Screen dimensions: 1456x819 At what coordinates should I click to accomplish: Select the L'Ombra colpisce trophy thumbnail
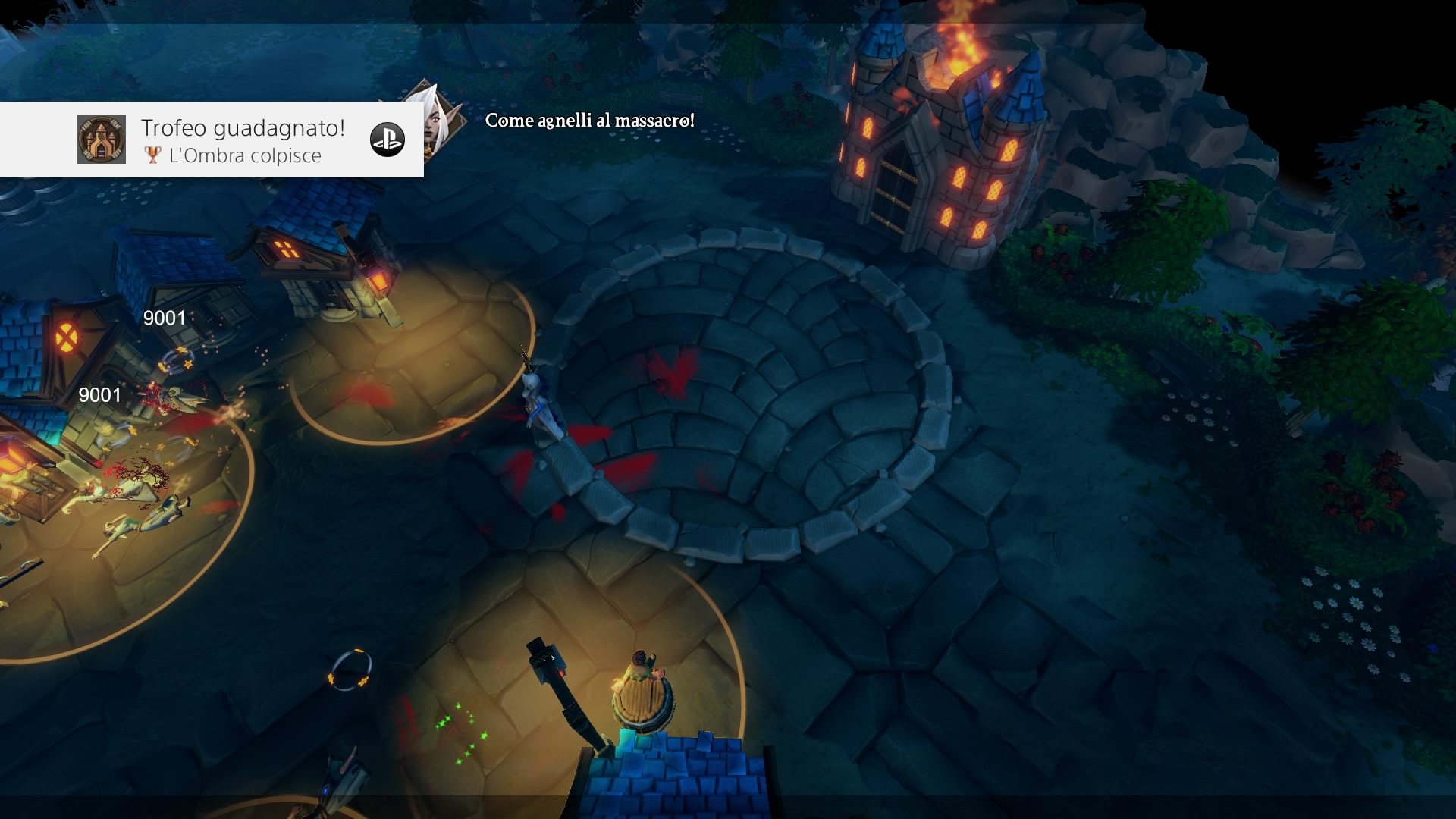102,140
